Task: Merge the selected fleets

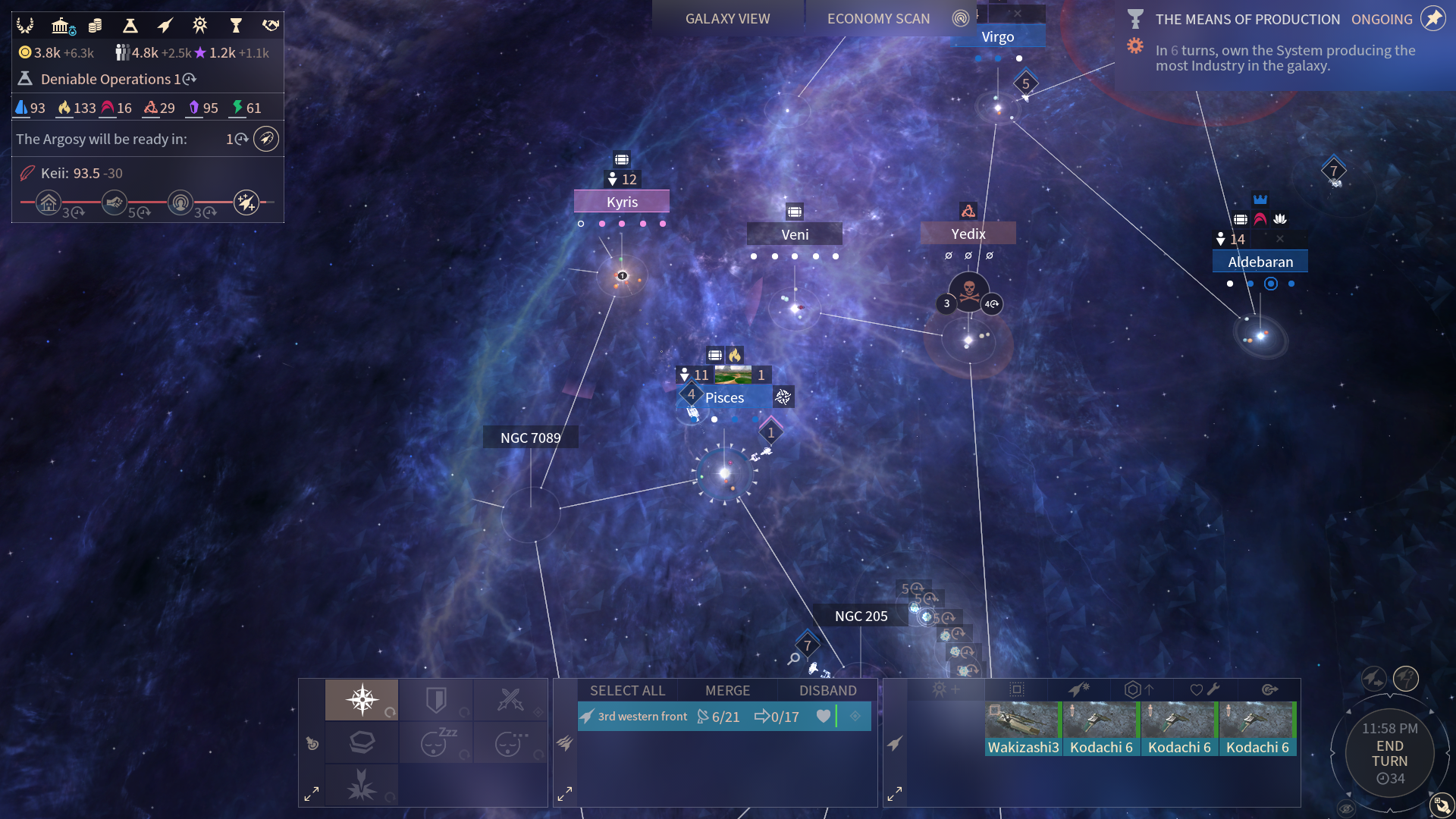Action: [727, 691]
